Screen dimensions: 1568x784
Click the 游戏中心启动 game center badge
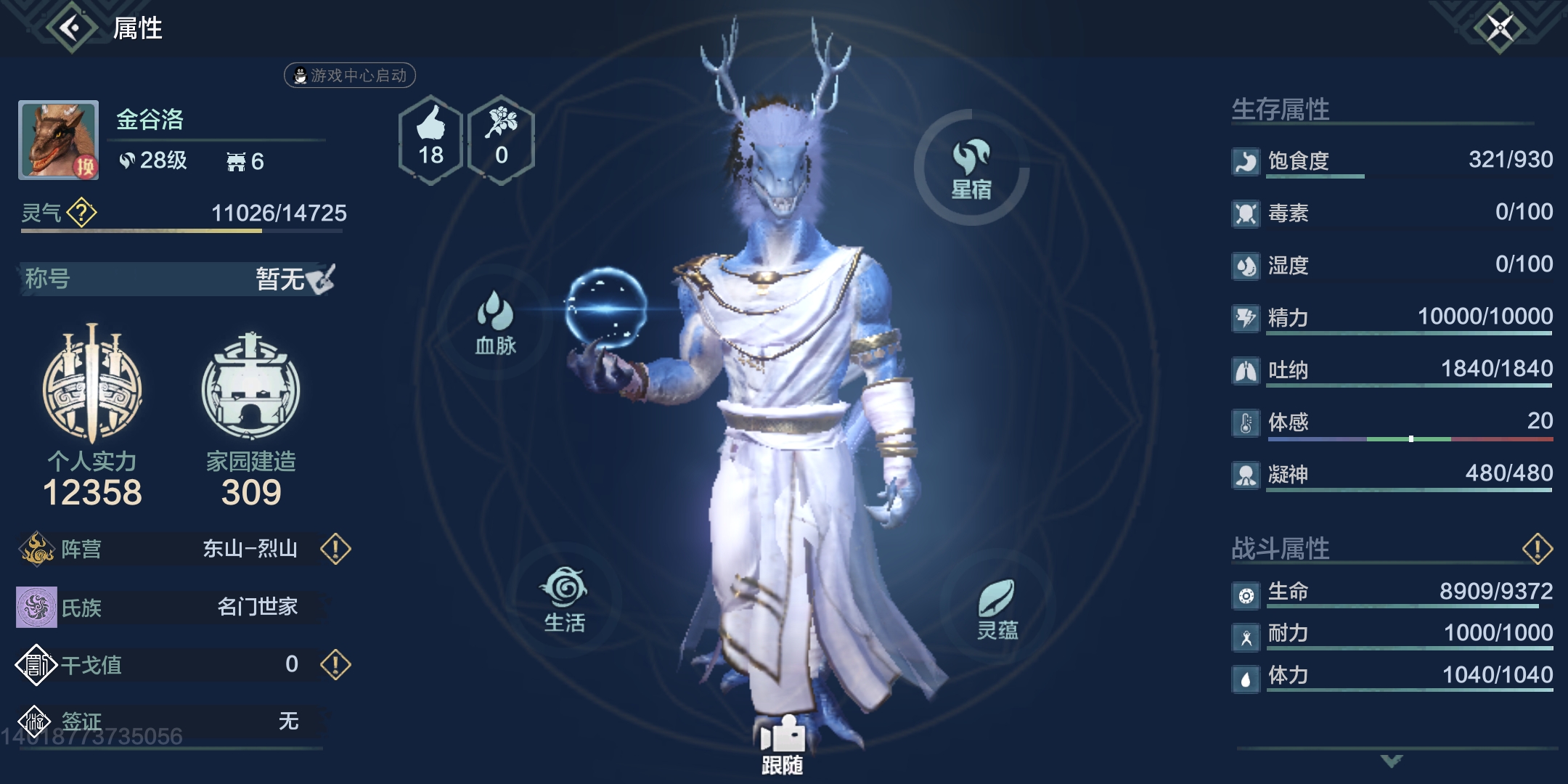point(350,75)
